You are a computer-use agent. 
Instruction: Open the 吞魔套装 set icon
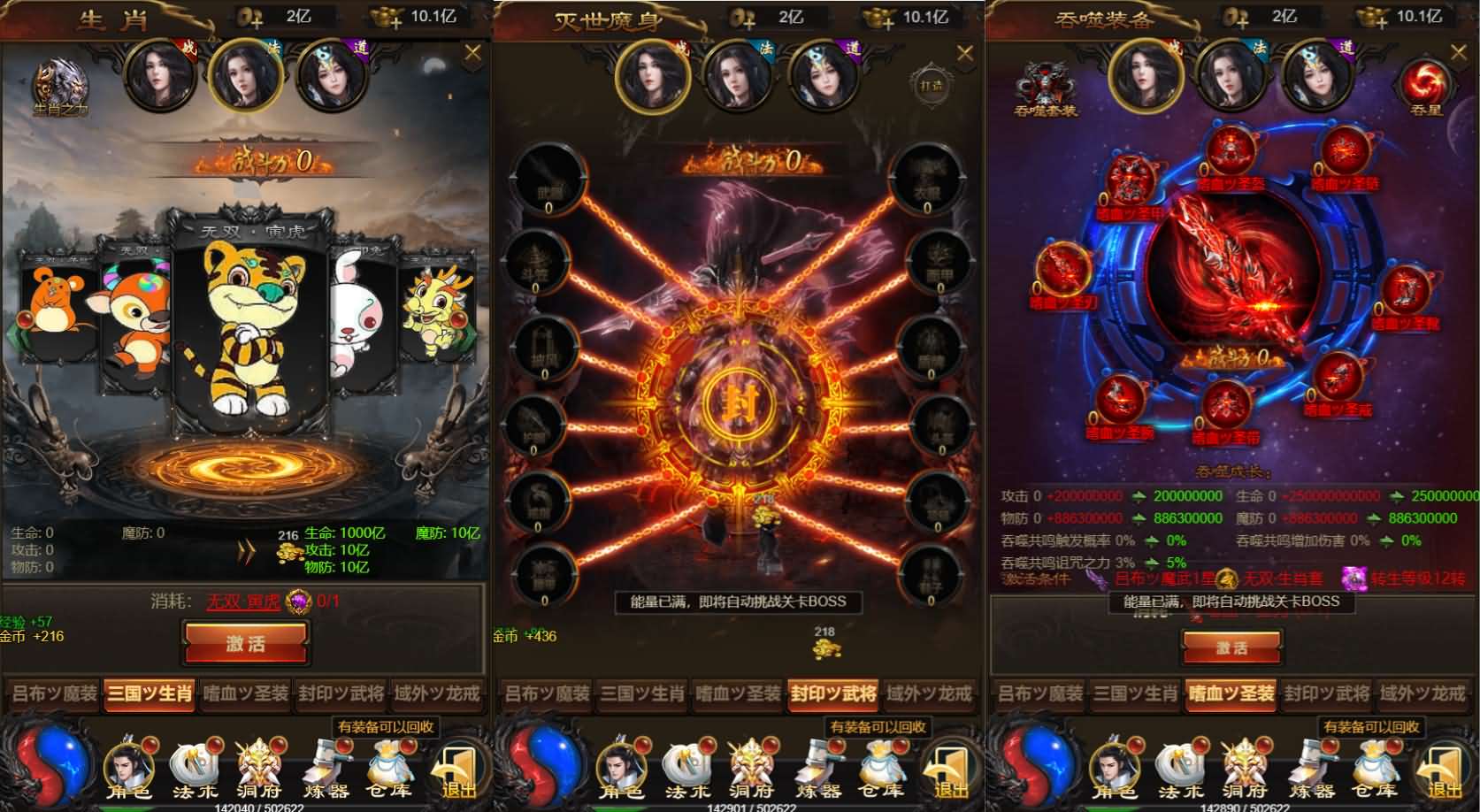[1048, 87]
